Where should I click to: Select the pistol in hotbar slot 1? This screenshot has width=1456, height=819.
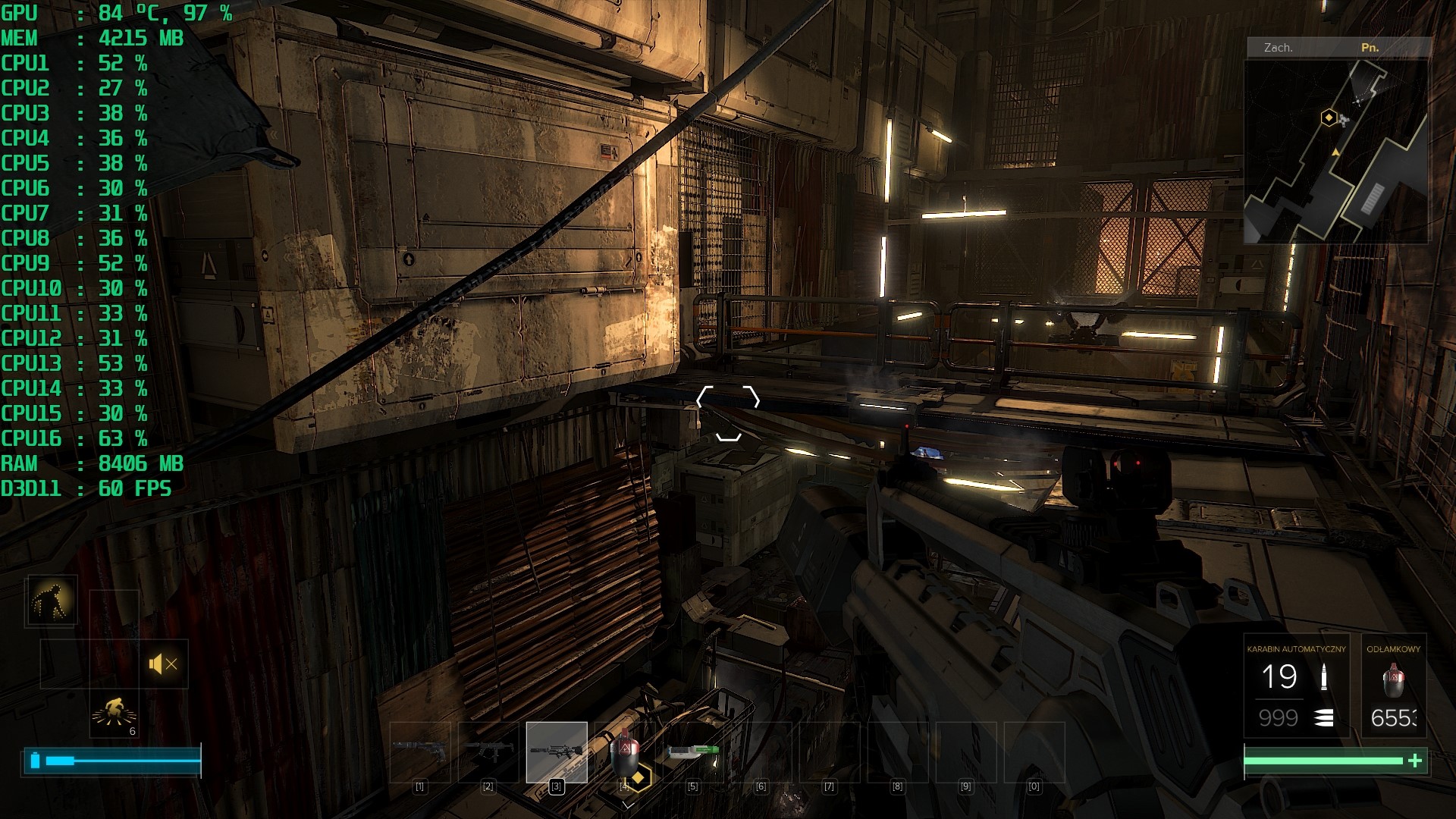tap(419, 752)
